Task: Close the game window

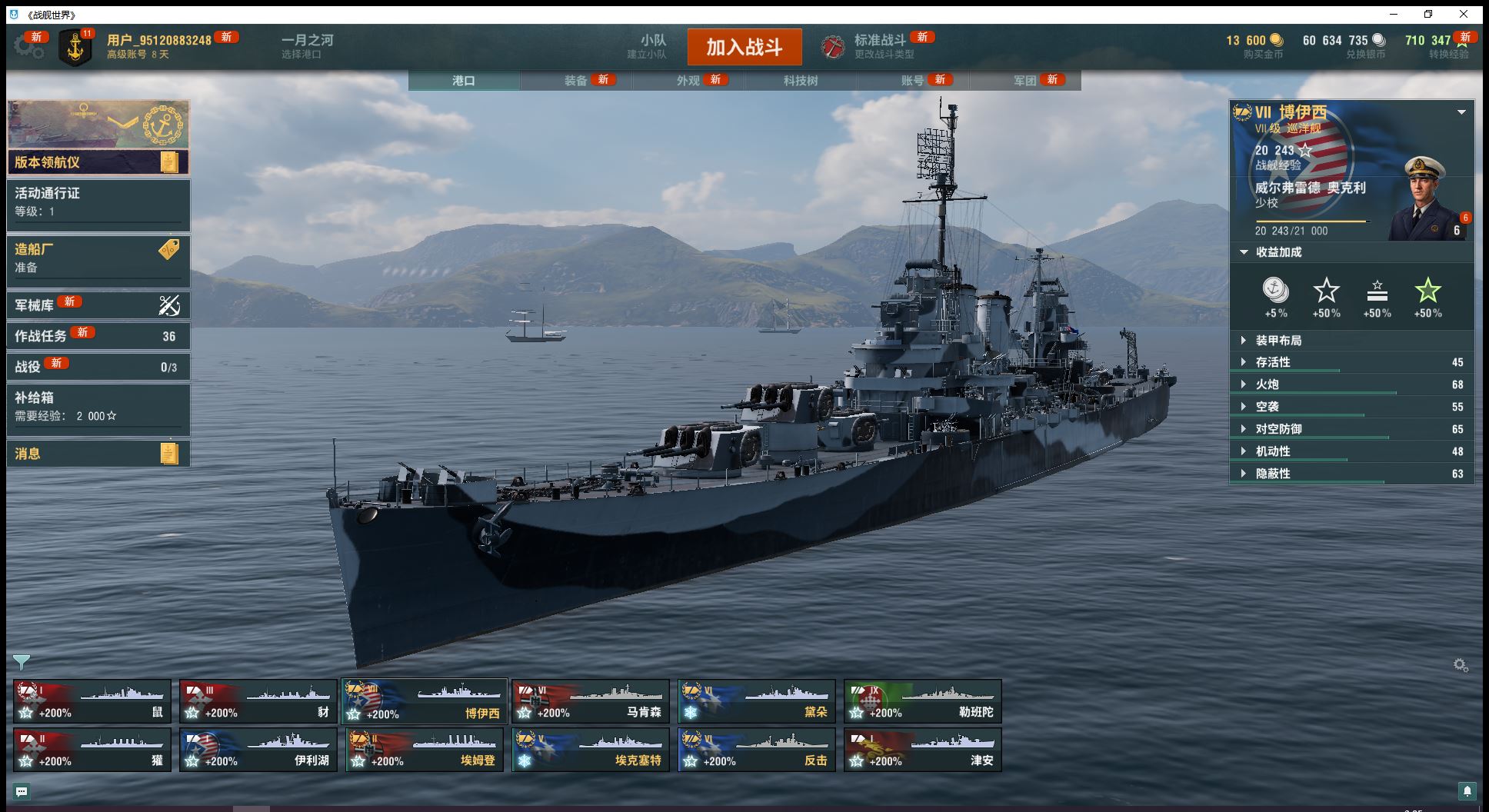Action: (1464, 15)
